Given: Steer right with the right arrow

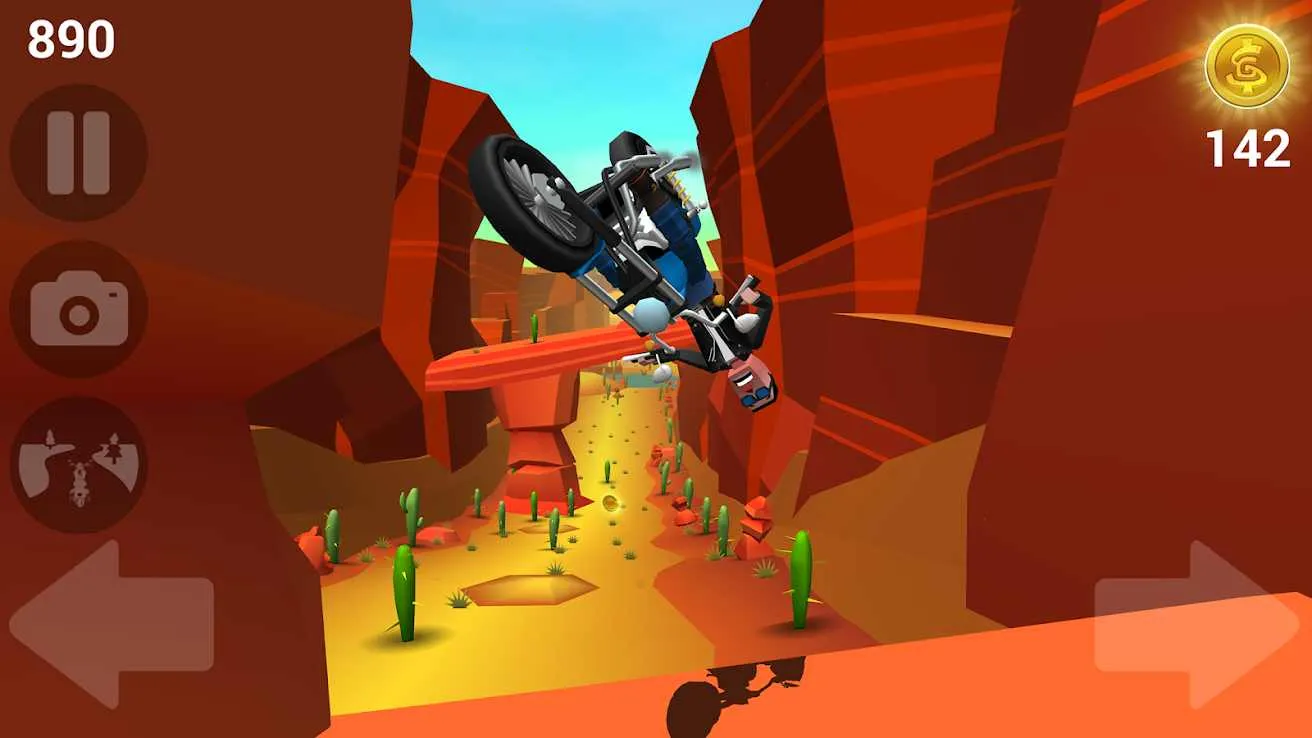Looking at the screenshot, I should pyautogui.click(x=1197, y=624).
